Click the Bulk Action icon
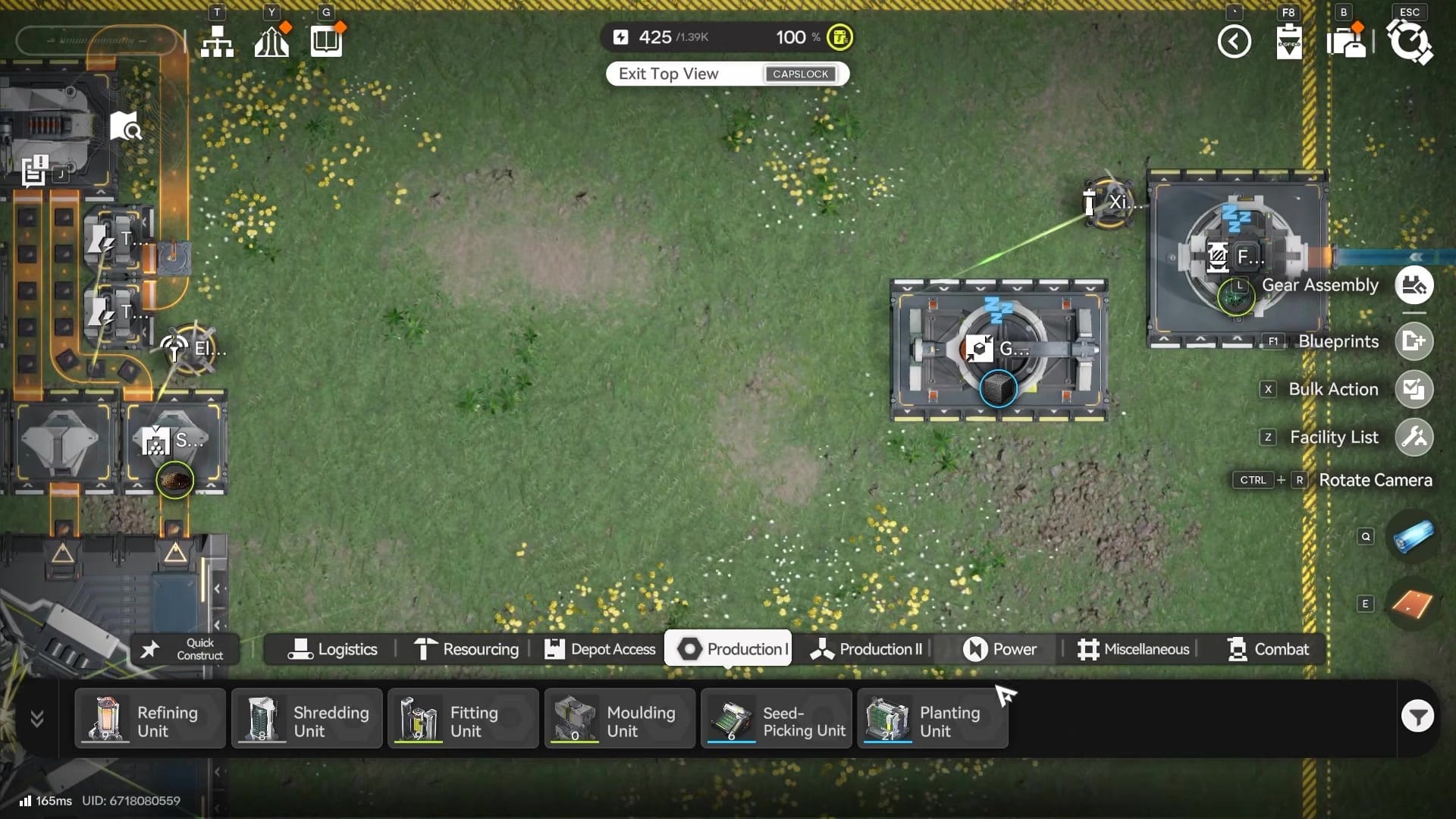The width and height of the screenshot is (1456, 819). click(x=1414, y=389)
